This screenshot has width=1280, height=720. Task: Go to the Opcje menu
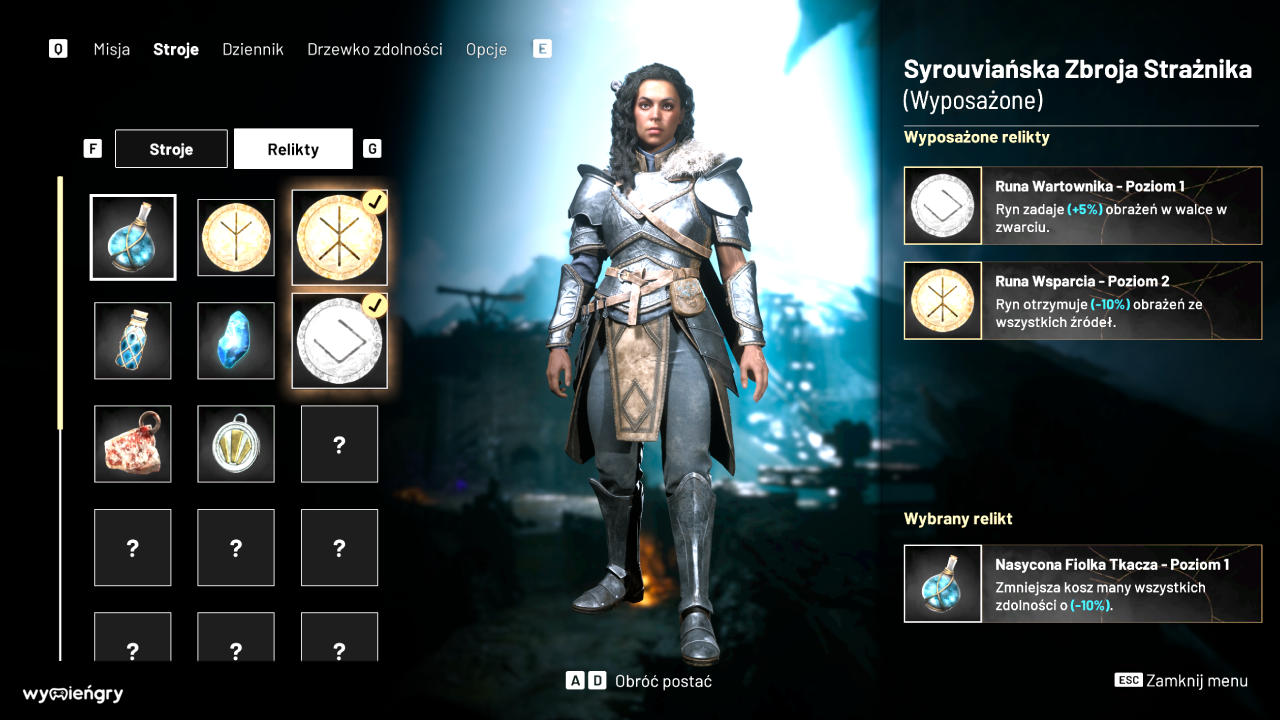coord(486,49)
